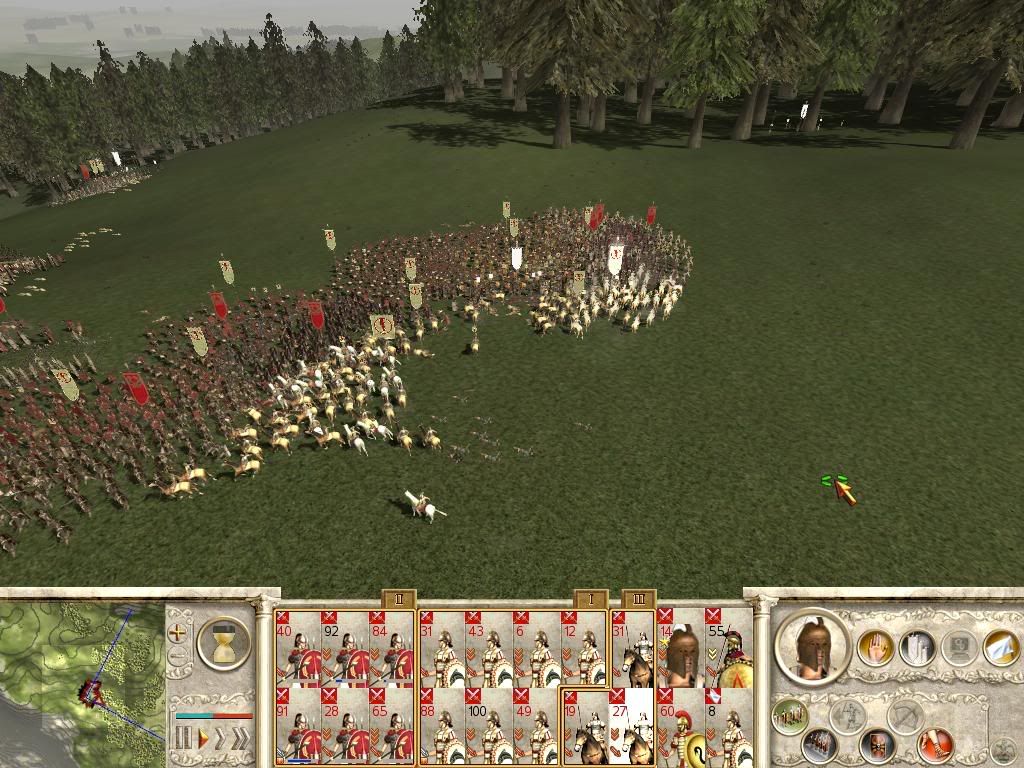The image size is (1024, 768).
Task: Toggle the run order foot icon
Action: coord(936,744)
